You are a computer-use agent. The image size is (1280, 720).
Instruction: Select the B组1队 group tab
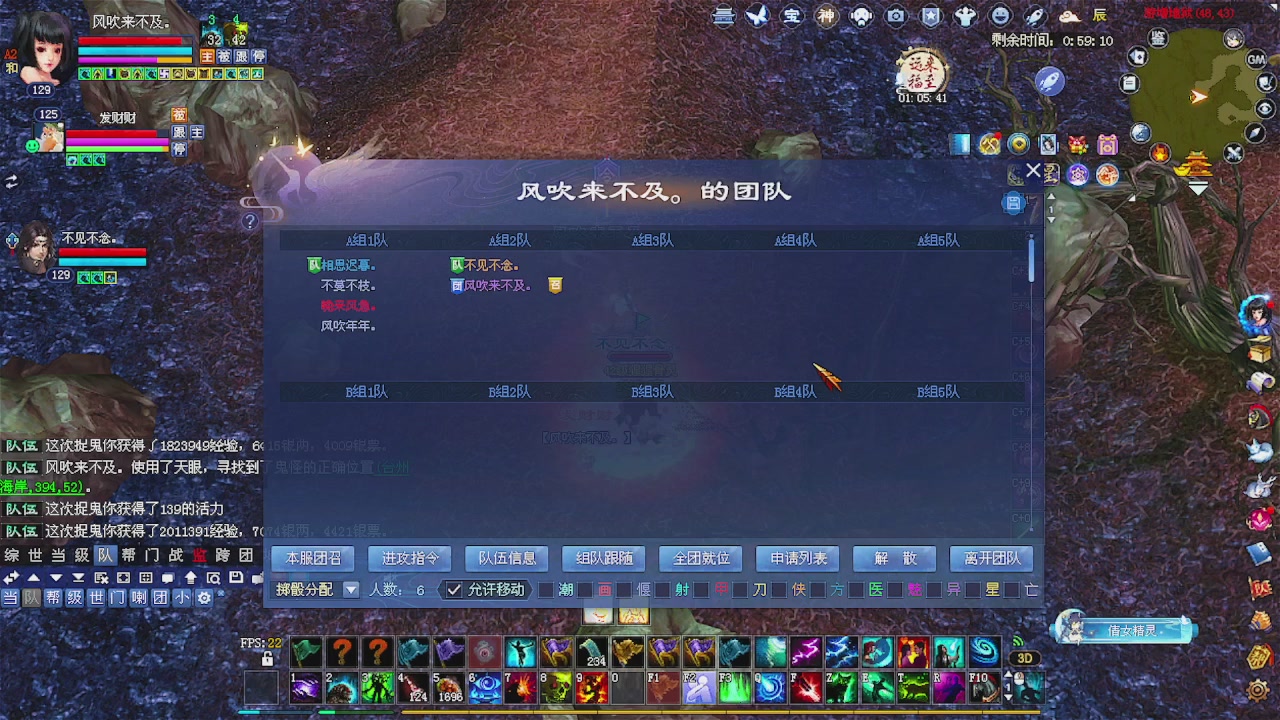(366, 391)
